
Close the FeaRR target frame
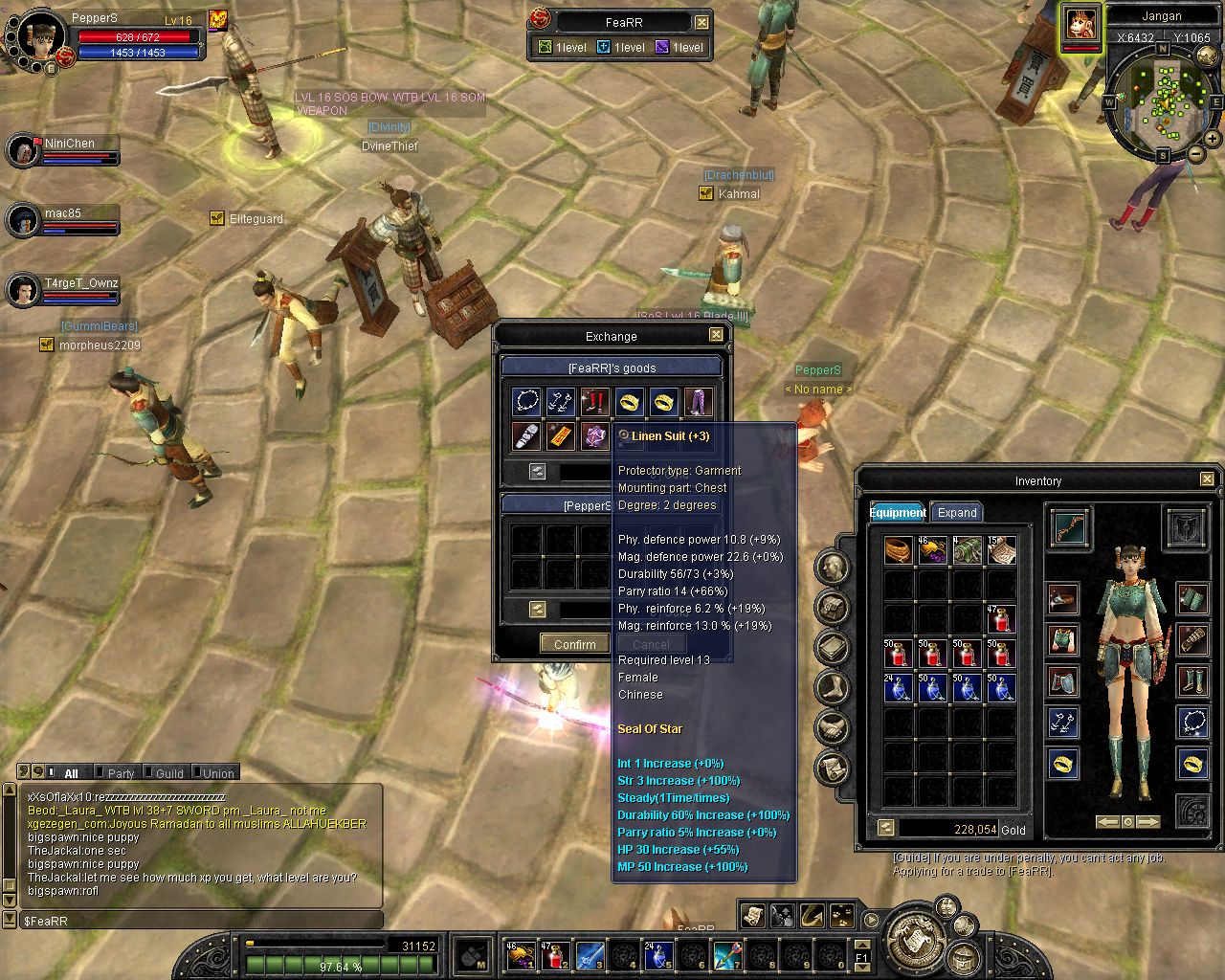(x=702, y=22)
